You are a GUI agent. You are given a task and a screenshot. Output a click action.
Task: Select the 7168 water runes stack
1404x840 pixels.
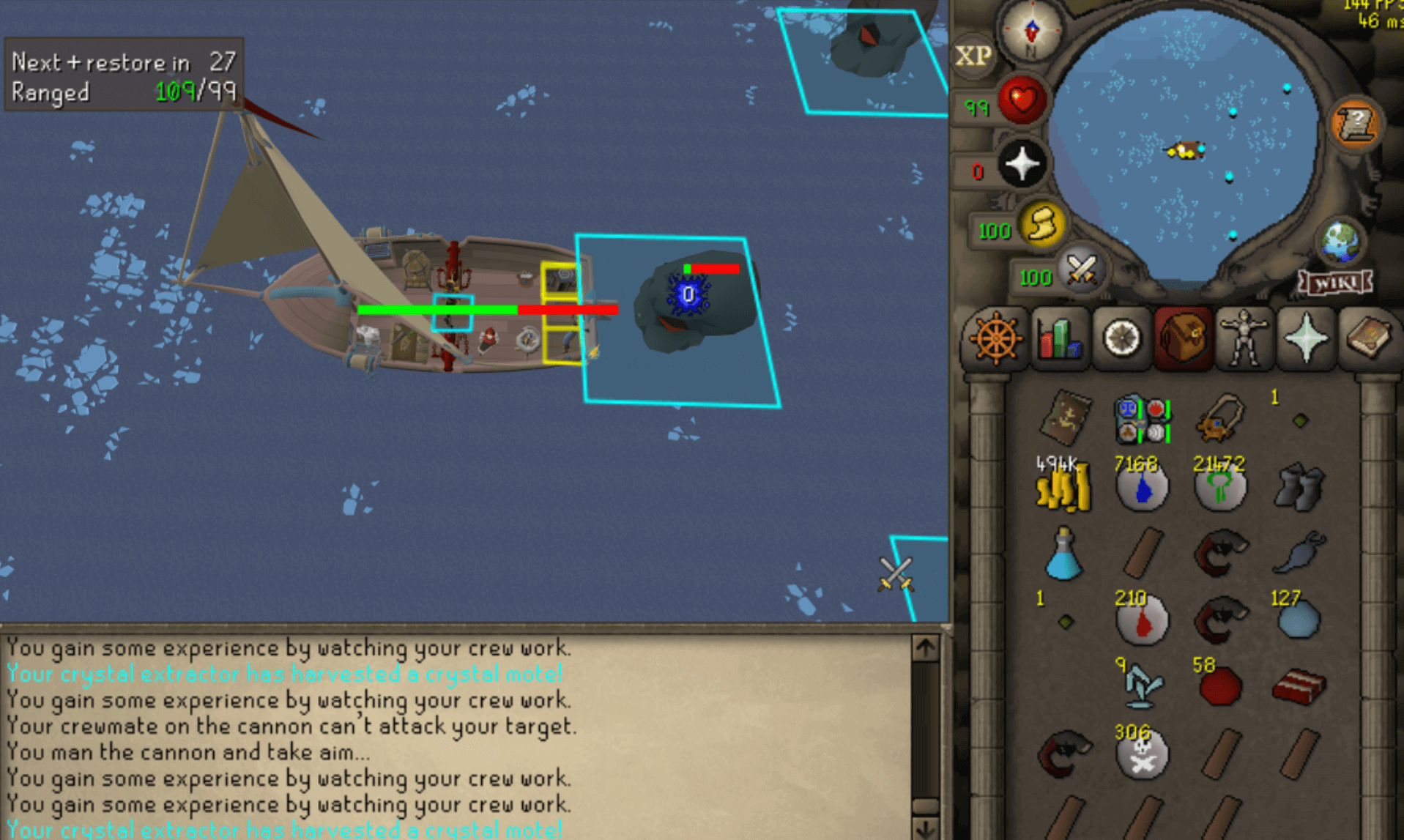[x=1141, y=488]
